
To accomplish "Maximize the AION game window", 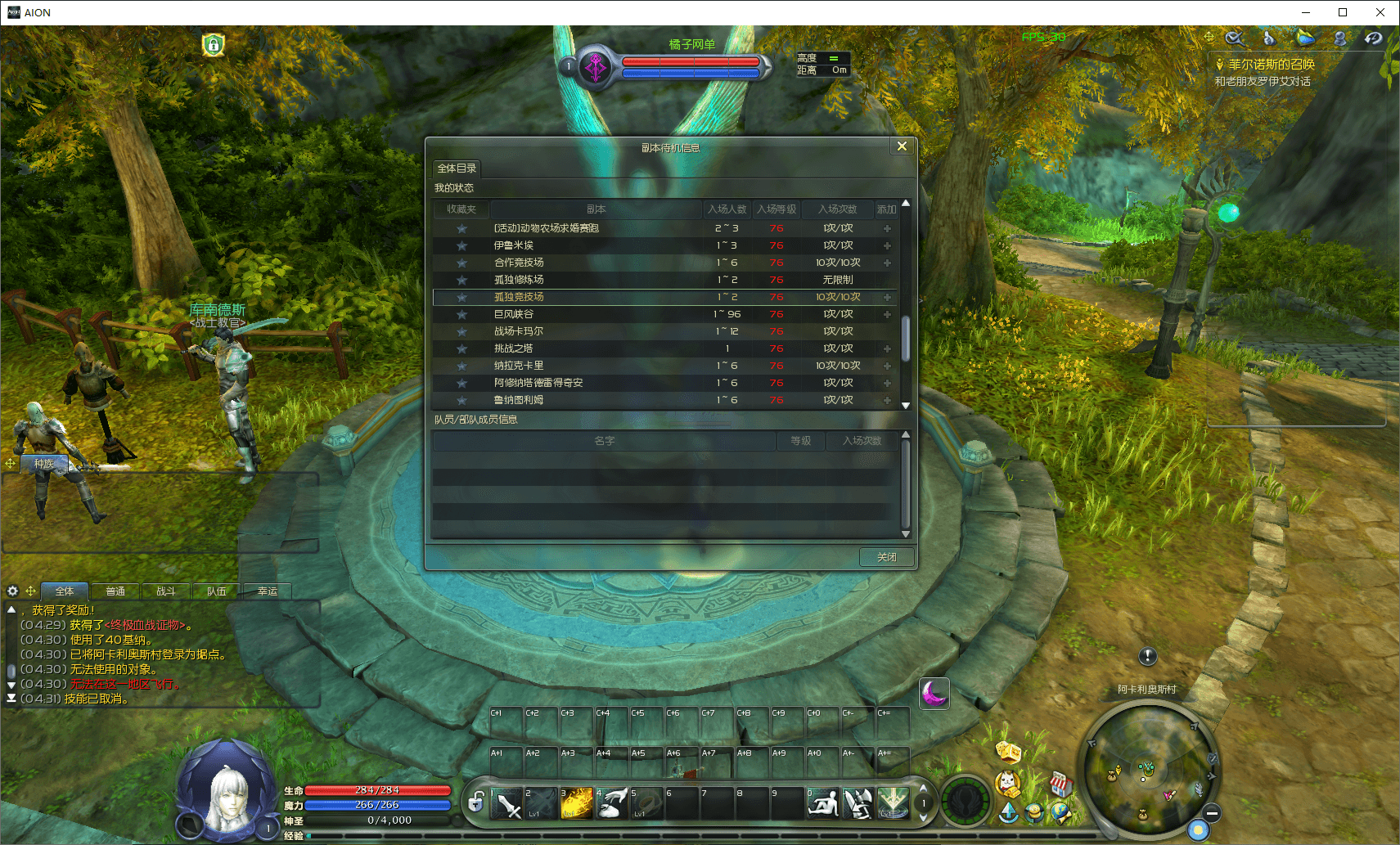I will (x=1343, y=12).
